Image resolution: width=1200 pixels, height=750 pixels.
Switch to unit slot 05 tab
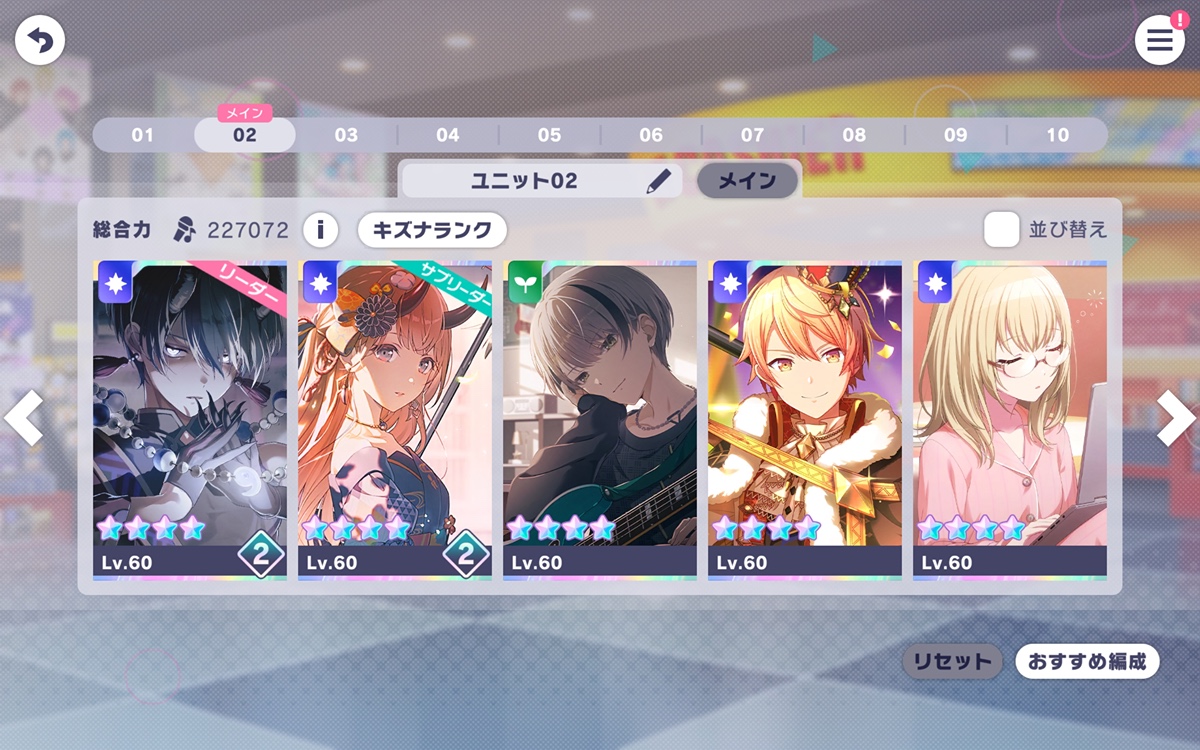(549, 135)
